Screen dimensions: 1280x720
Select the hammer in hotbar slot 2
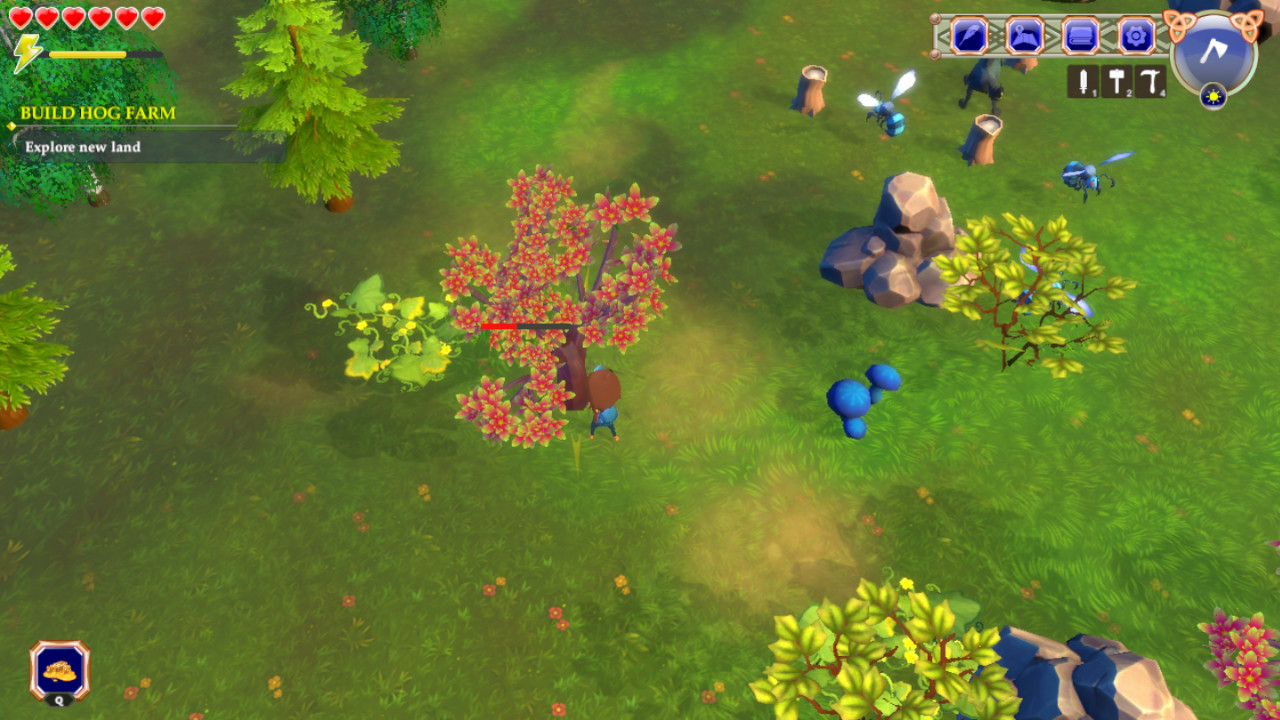[x=1117, y=80]
